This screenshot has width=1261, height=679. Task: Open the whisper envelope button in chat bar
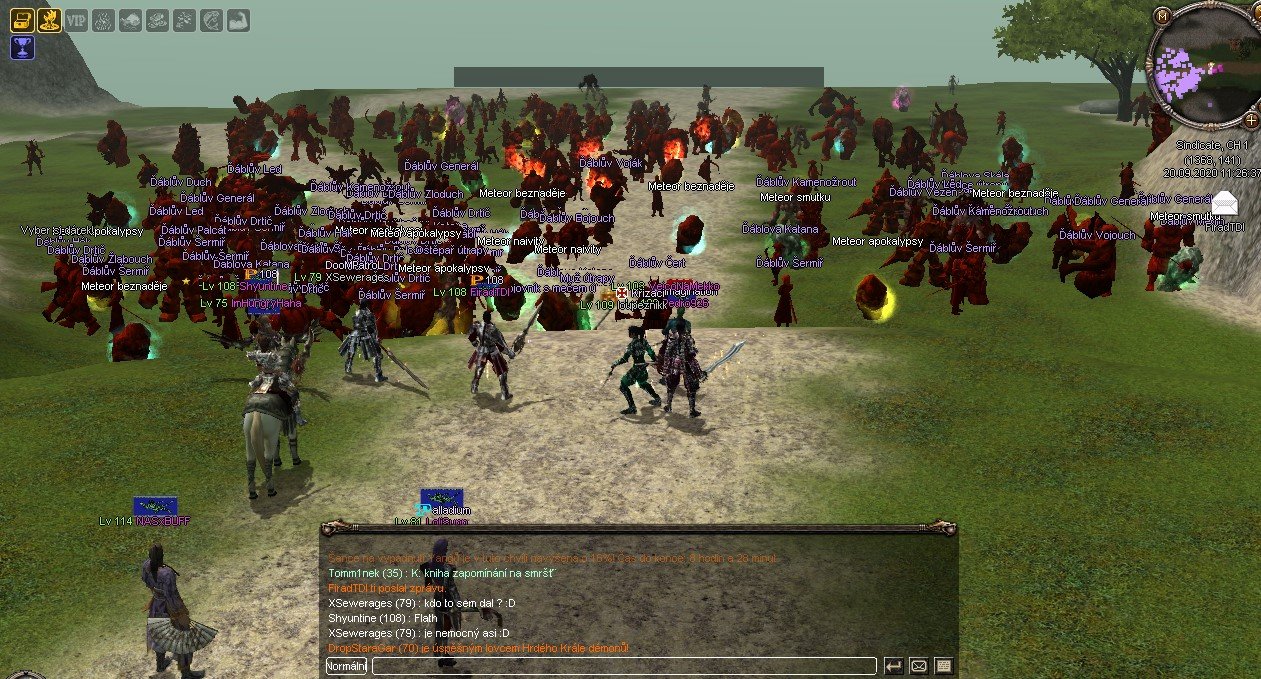918,666
